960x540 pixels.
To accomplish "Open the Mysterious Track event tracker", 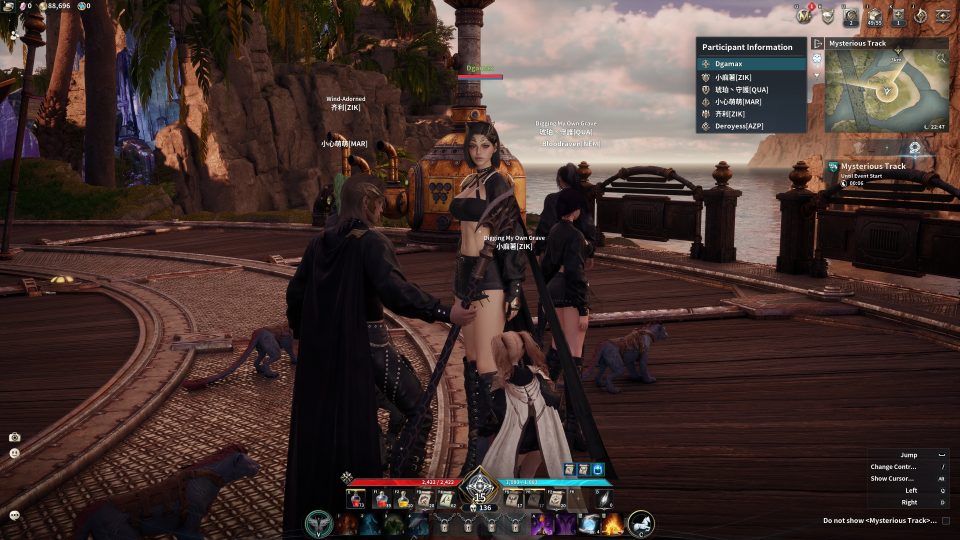I will [x=873, y=166].
